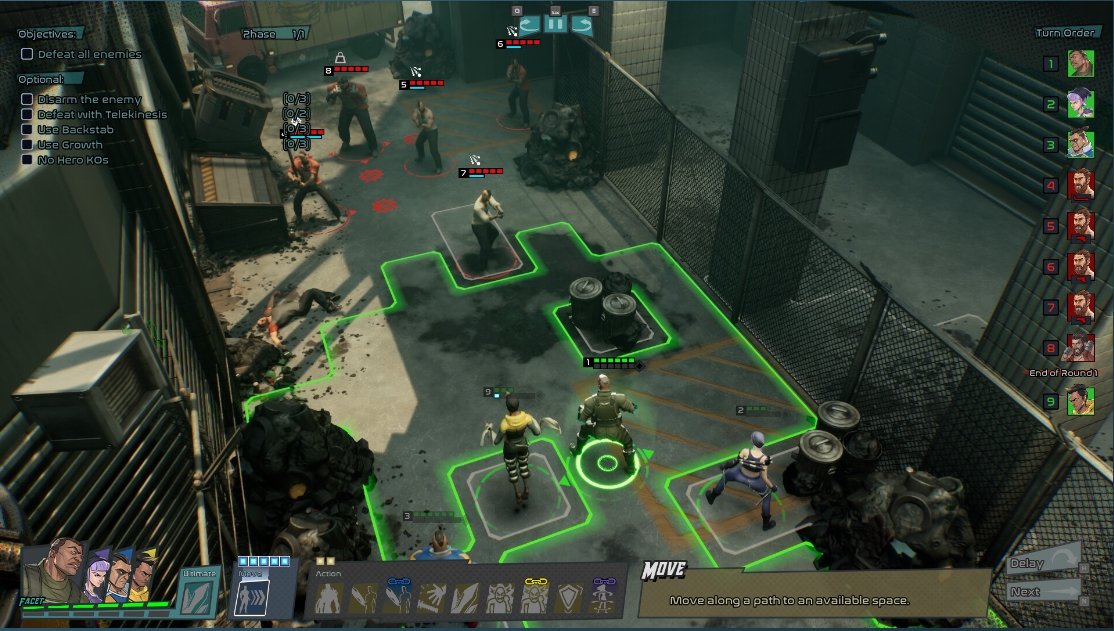Rotate camera with the right arrow button
Image resolution: width=1114 pixels, height=631 pixels.
coord(582,25)
